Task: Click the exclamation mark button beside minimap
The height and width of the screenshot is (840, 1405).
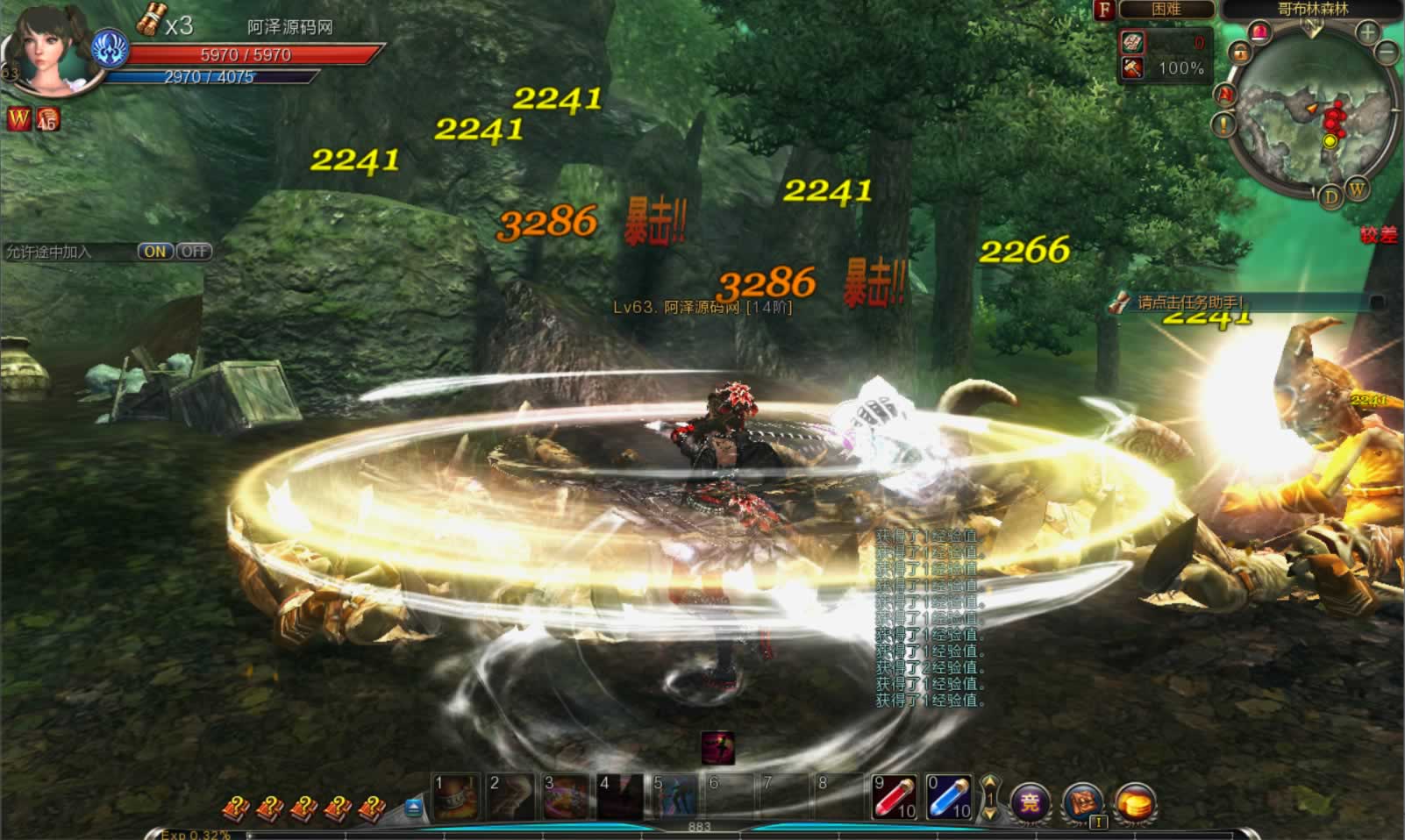Action: click(1223, 125)
